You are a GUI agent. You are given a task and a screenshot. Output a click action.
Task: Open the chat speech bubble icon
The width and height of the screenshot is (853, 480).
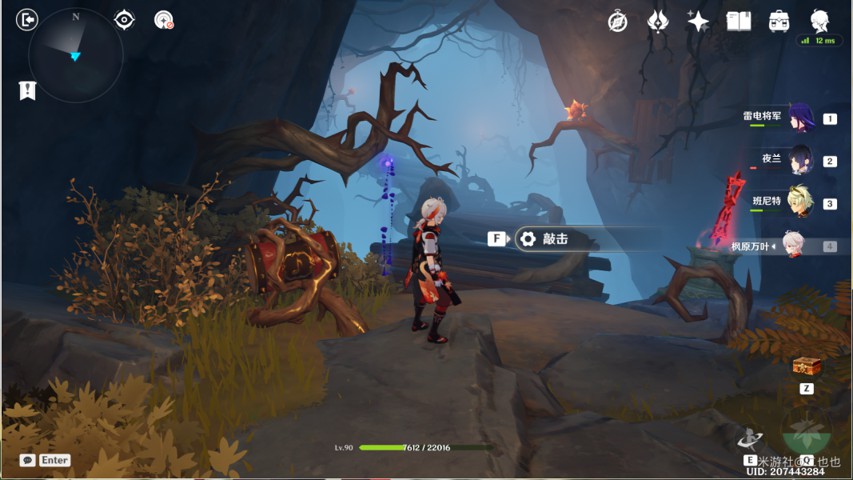pos(27,460)
